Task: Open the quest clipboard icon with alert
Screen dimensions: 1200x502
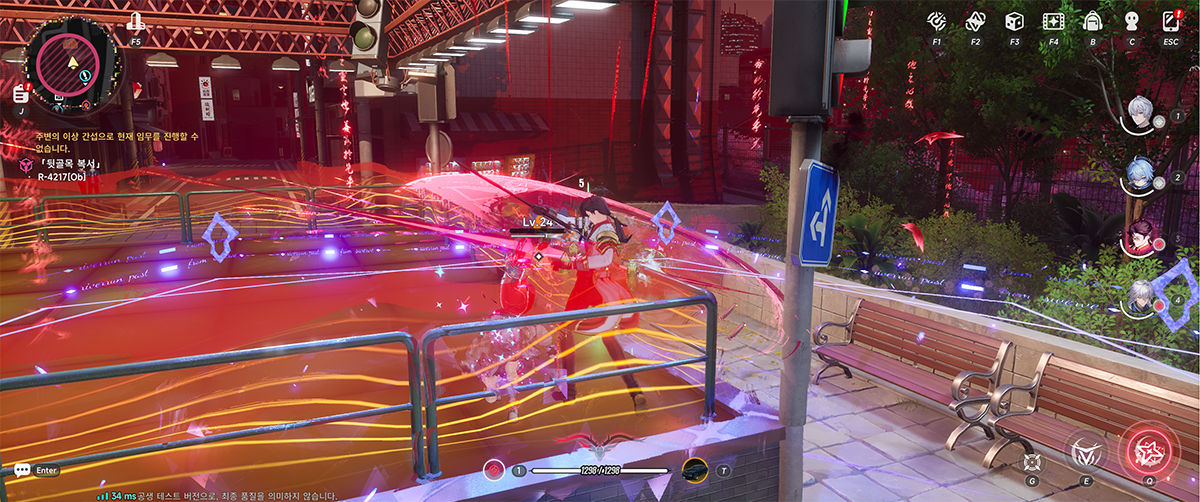Action: 20,93
